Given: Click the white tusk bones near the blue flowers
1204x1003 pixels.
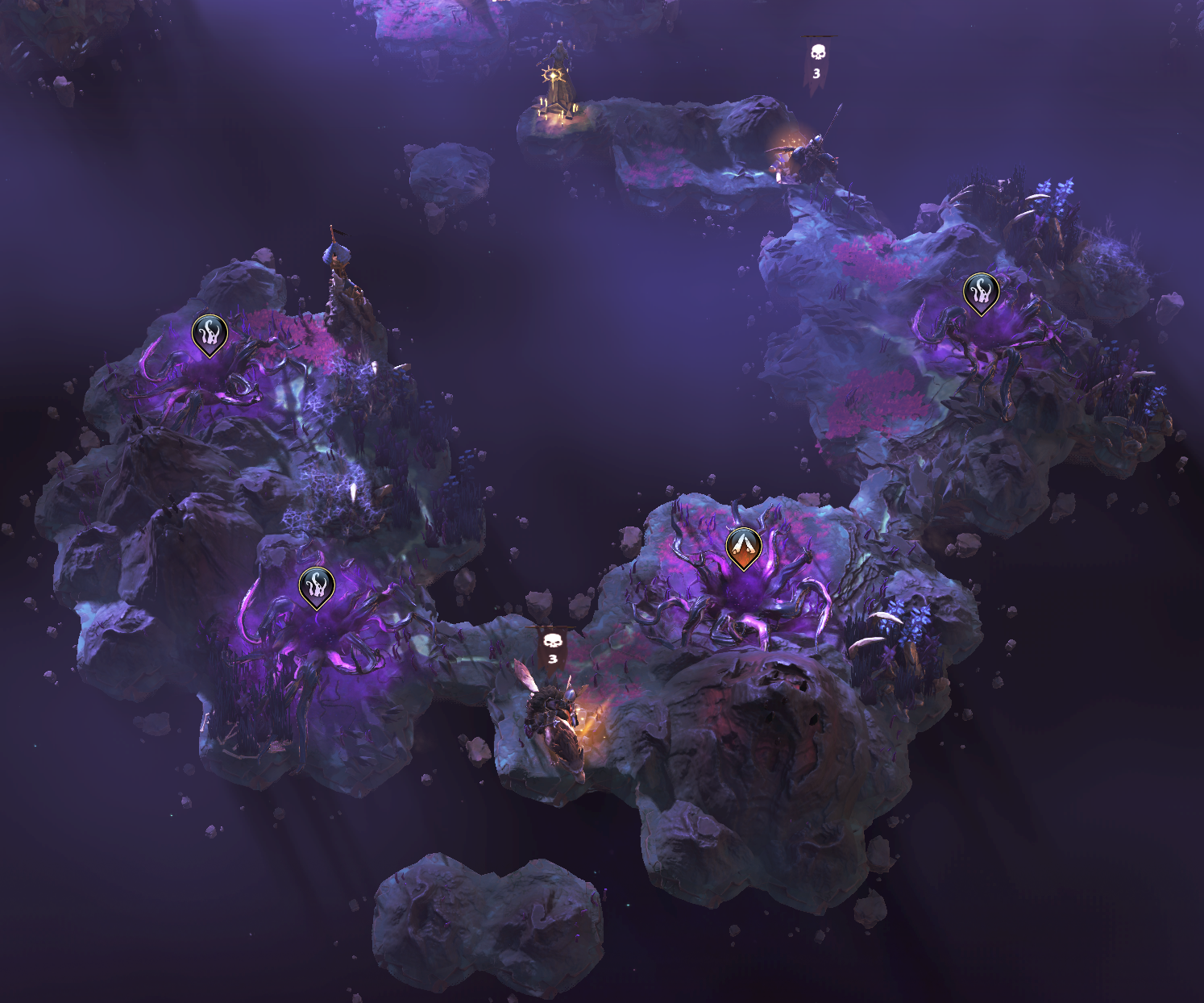Looking at the screenshot, I should point(885,618).
